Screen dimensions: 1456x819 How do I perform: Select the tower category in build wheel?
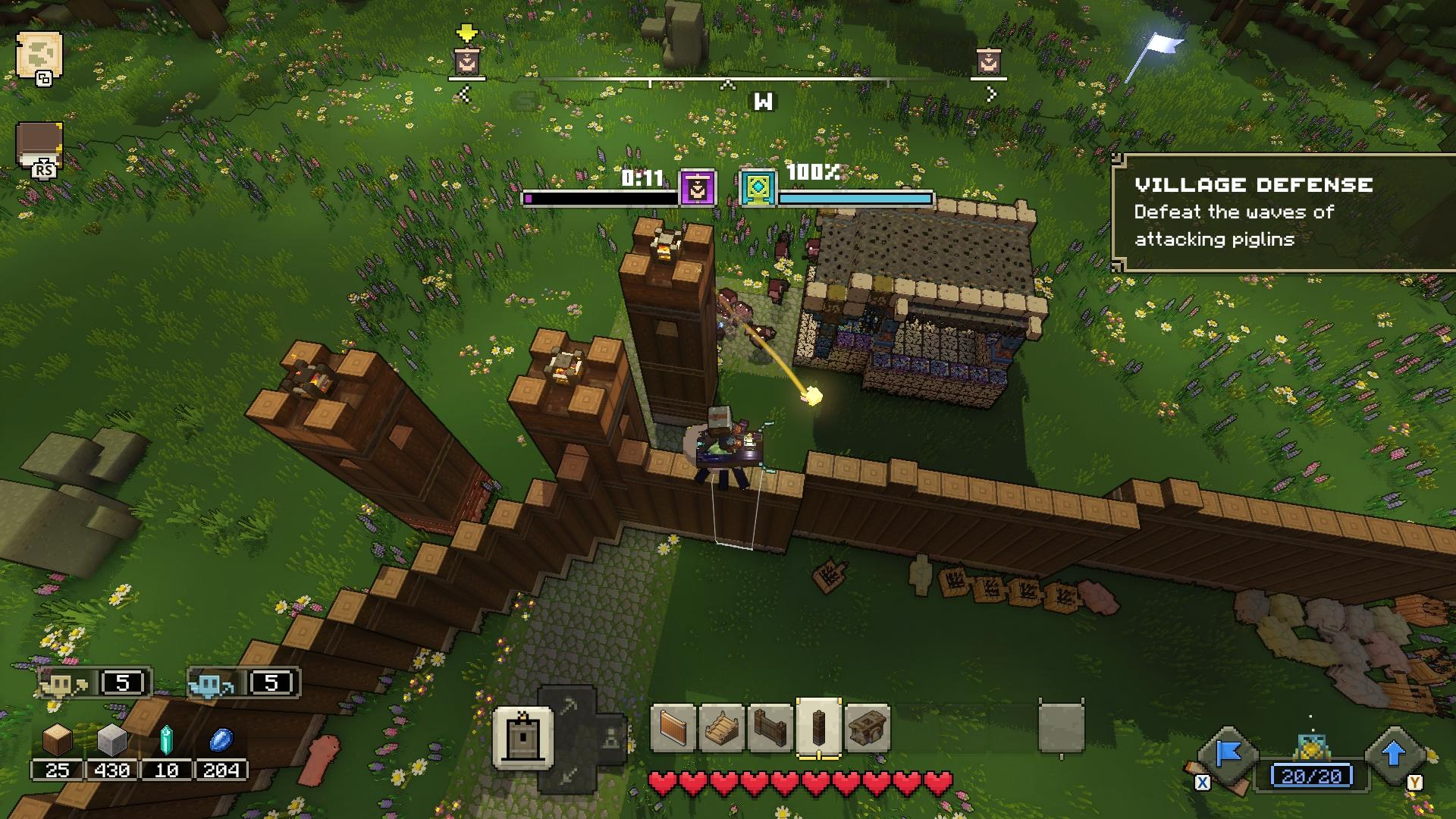522,737
